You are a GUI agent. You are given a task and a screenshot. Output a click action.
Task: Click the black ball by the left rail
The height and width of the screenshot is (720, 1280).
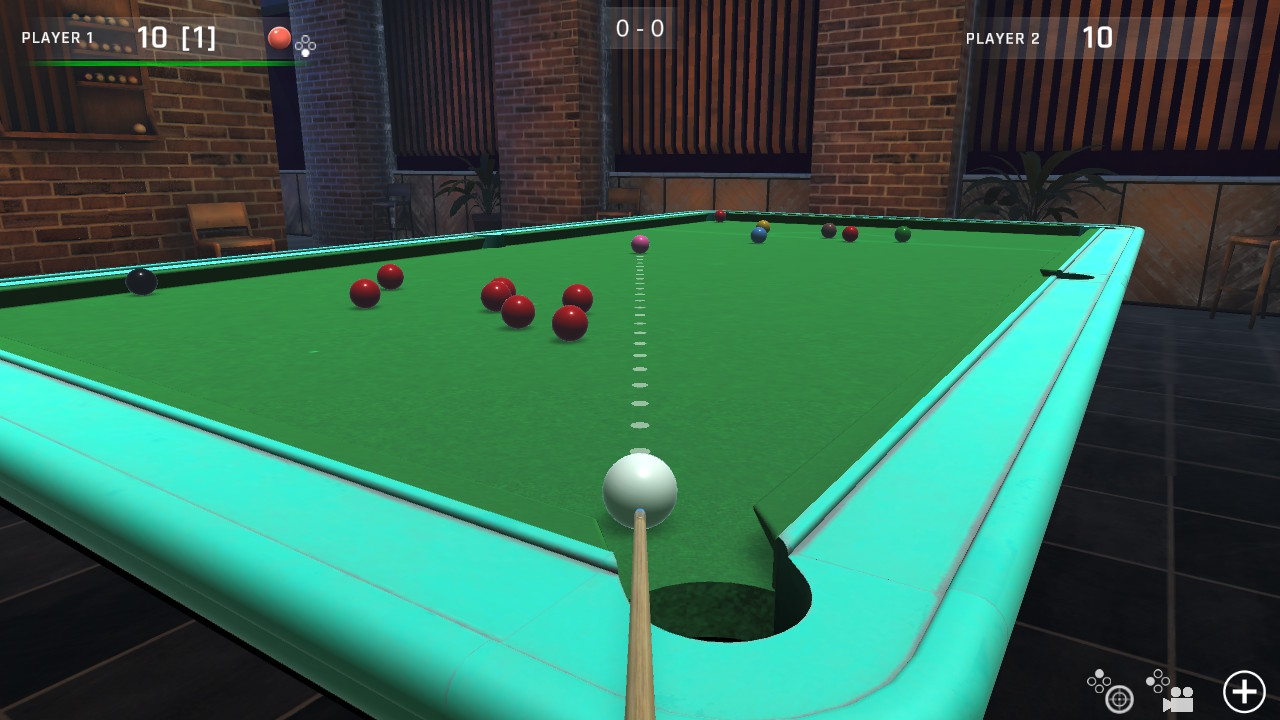click(x=142, y=282)
